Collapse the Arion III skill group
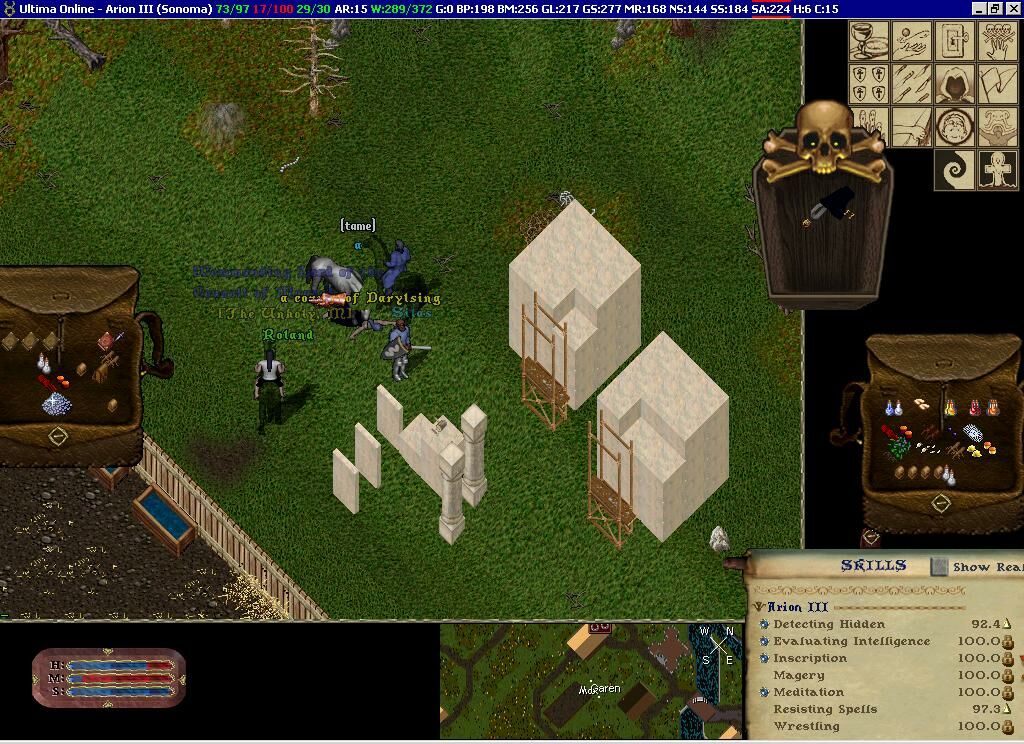This screenshot has width=1024, height=744. coord(760,607)
